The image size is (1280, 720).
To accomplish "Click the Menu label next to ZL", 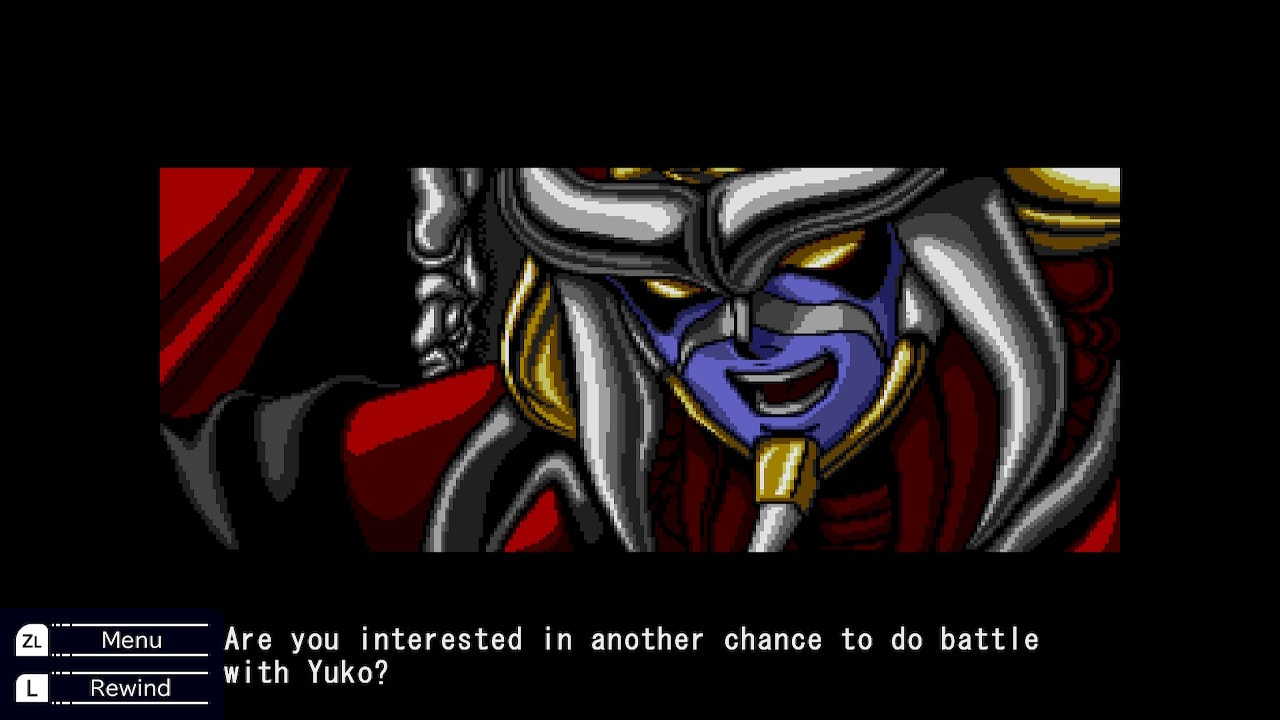I will pyautogui.click(x=130, y=640).
